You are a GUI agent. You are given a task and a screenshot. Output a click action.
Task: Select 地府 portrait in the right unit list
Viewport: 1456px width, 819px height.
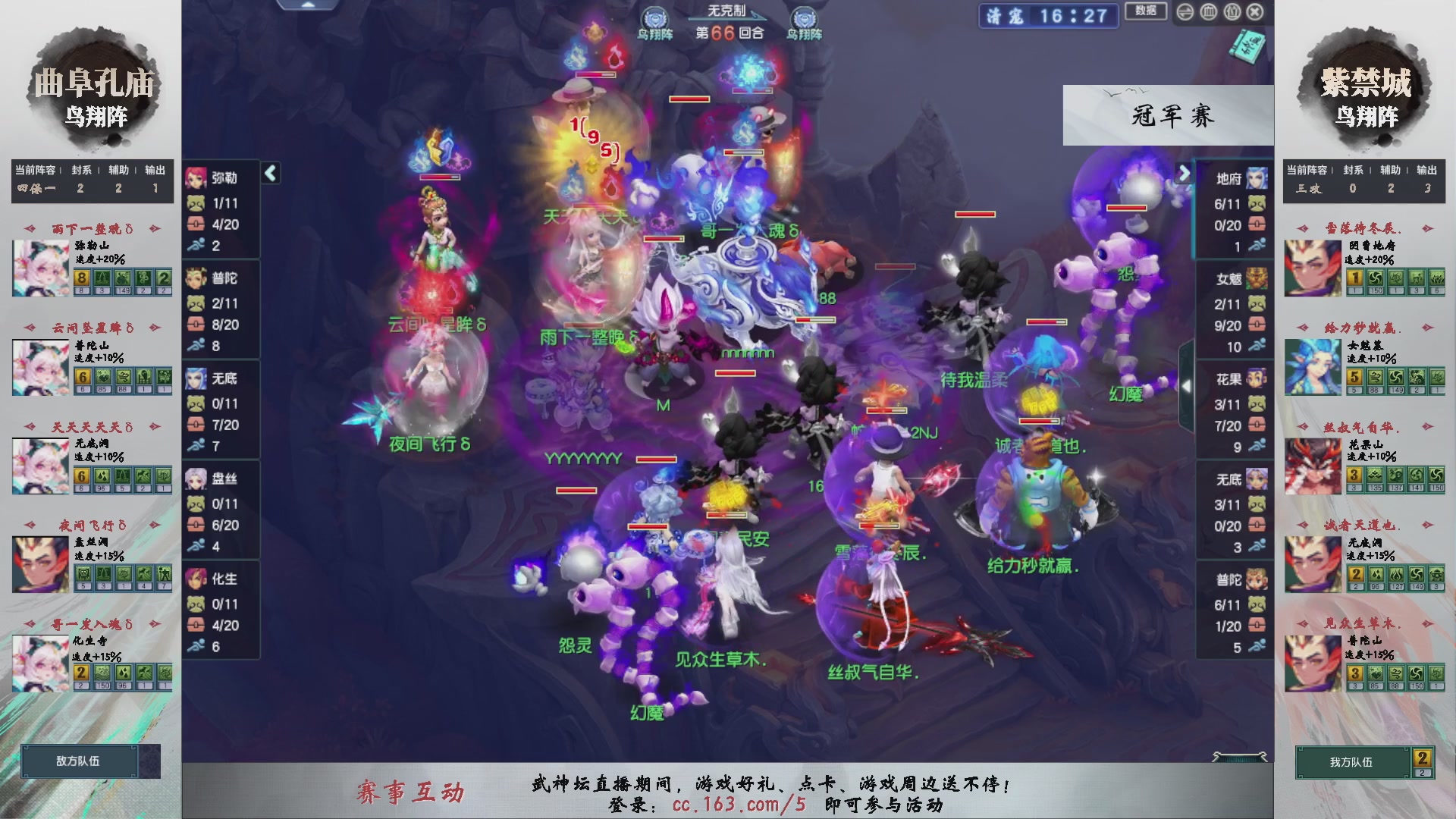tap(1257, 179)
